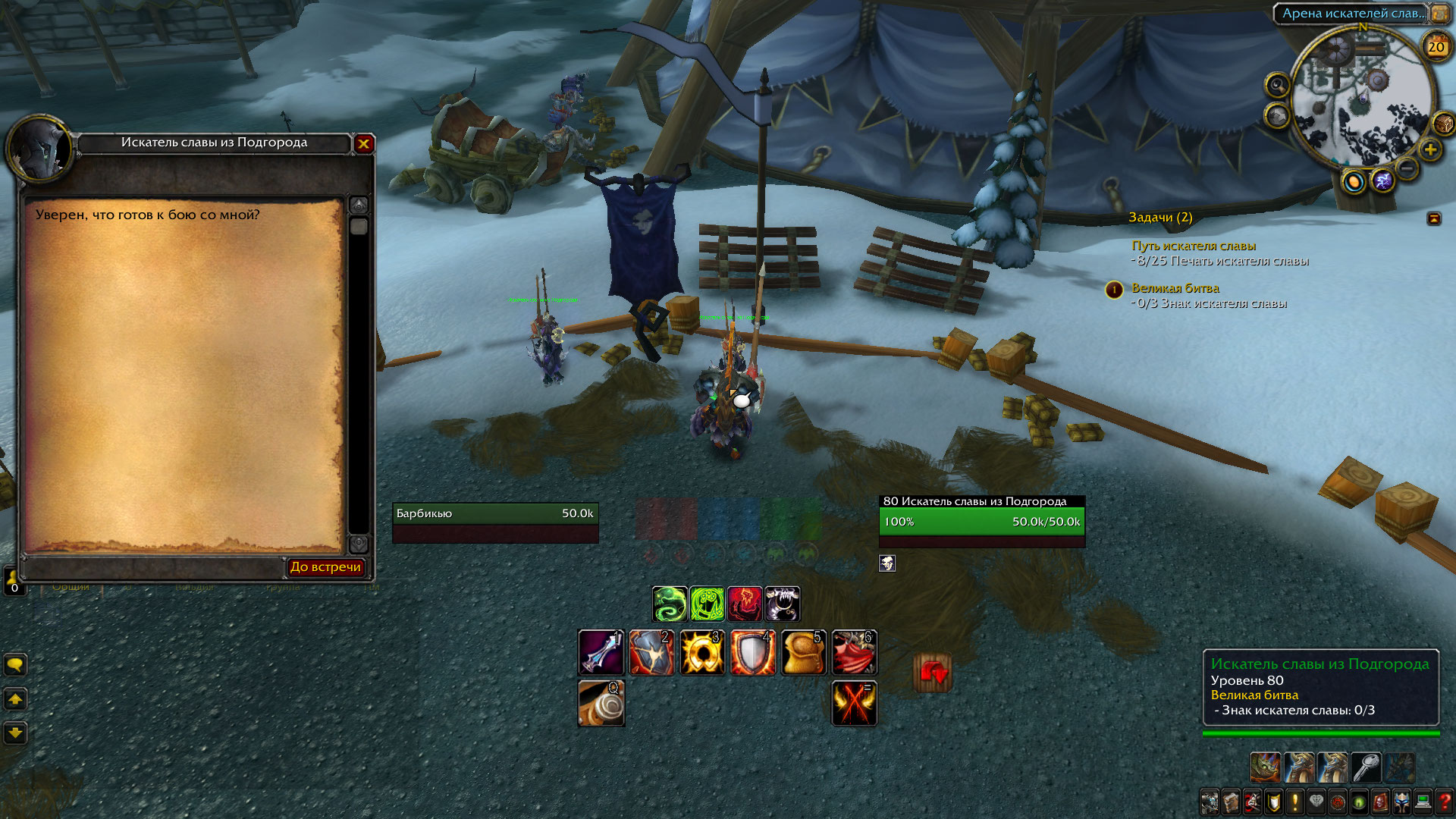Viewport: 1456px width, 819px height.
Task: Open the minimap tracking magnifier button
Action: (x=1278, y=85)
